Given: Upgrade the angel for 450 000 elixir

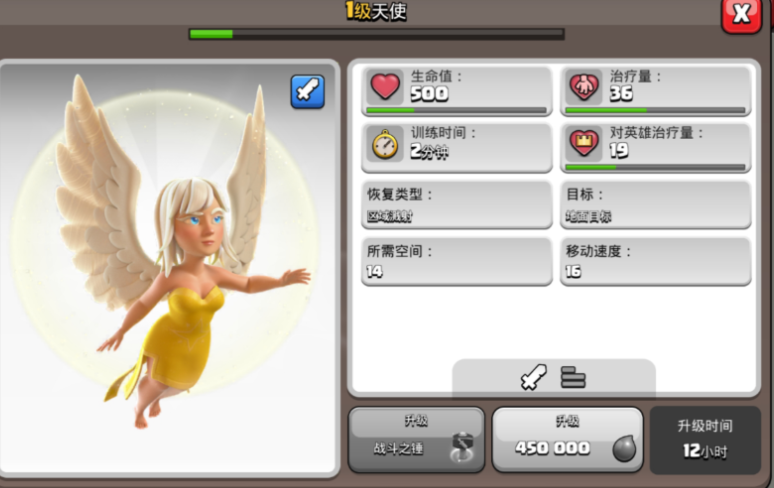Looking at the screenshot, I should (x=567, y=439).
